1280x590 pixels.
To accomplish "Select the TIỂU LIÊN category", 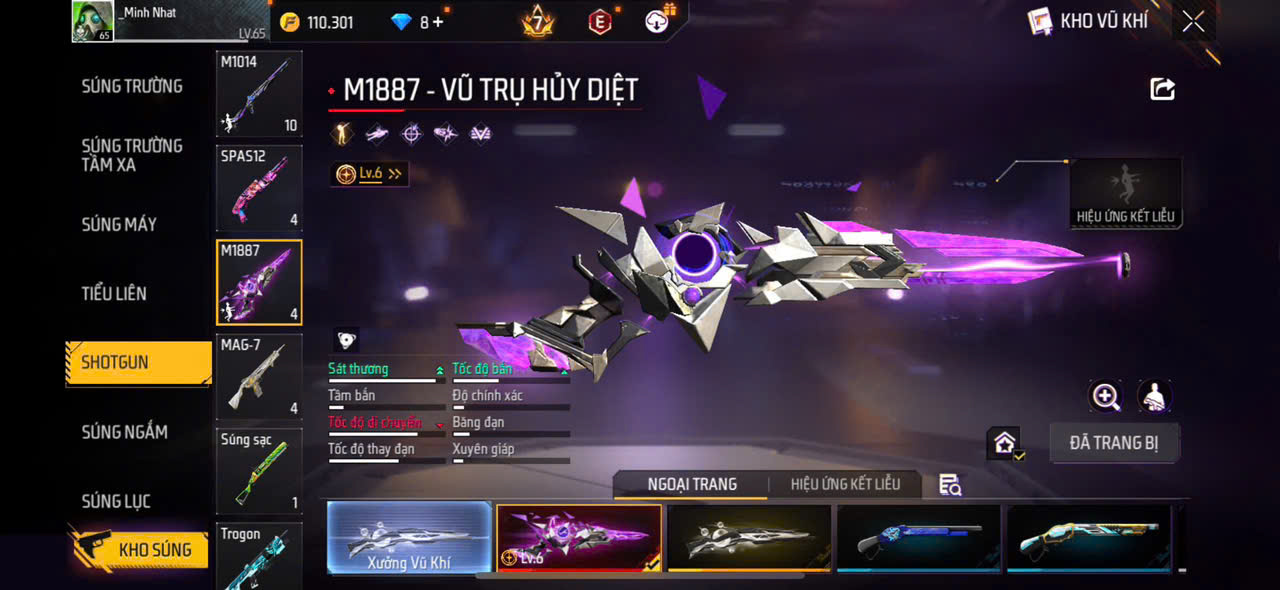I will click(114, 293).
